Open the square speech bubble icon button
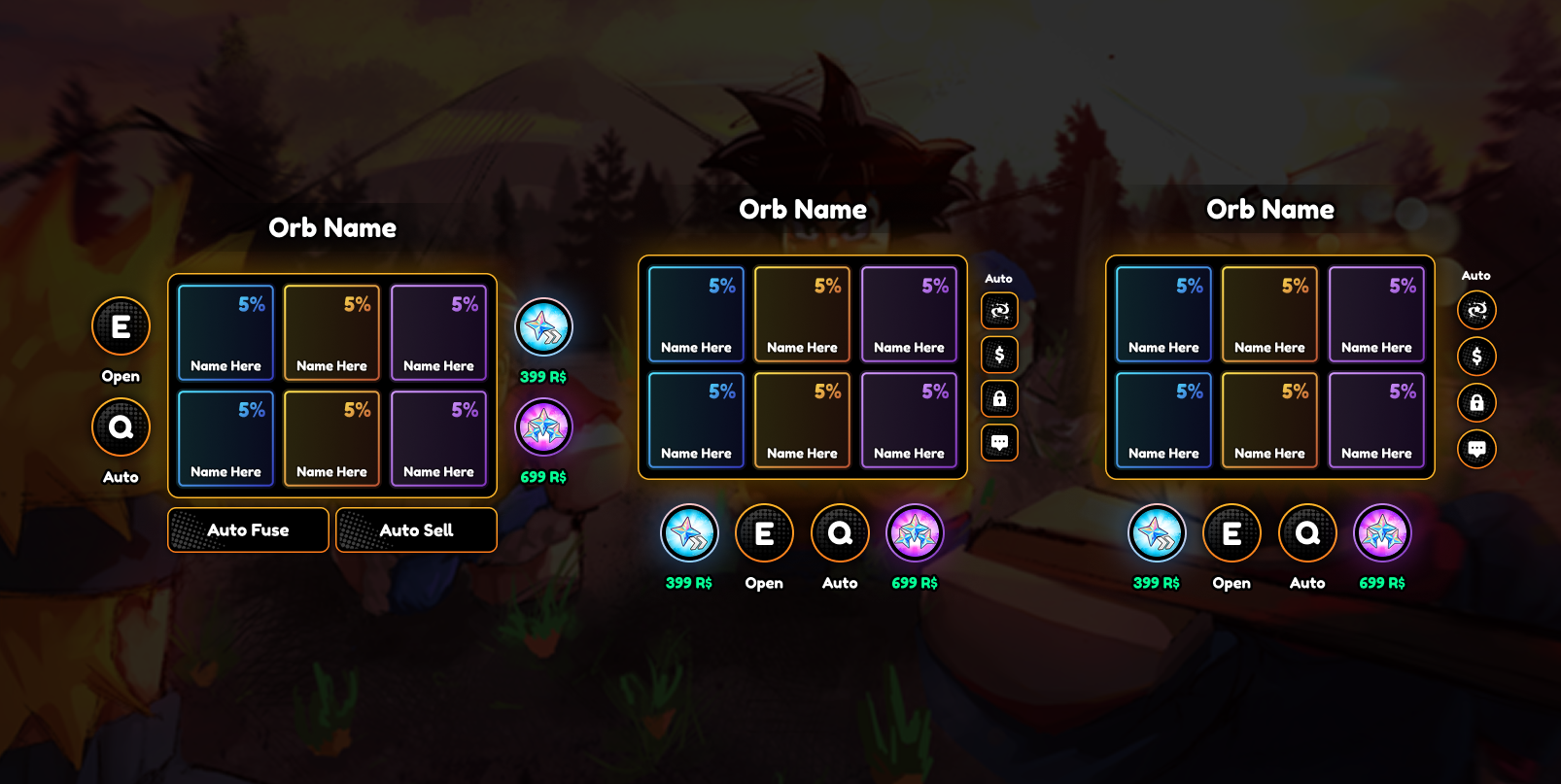Viewport: 1561px width, 784px height. pos(999,442)
